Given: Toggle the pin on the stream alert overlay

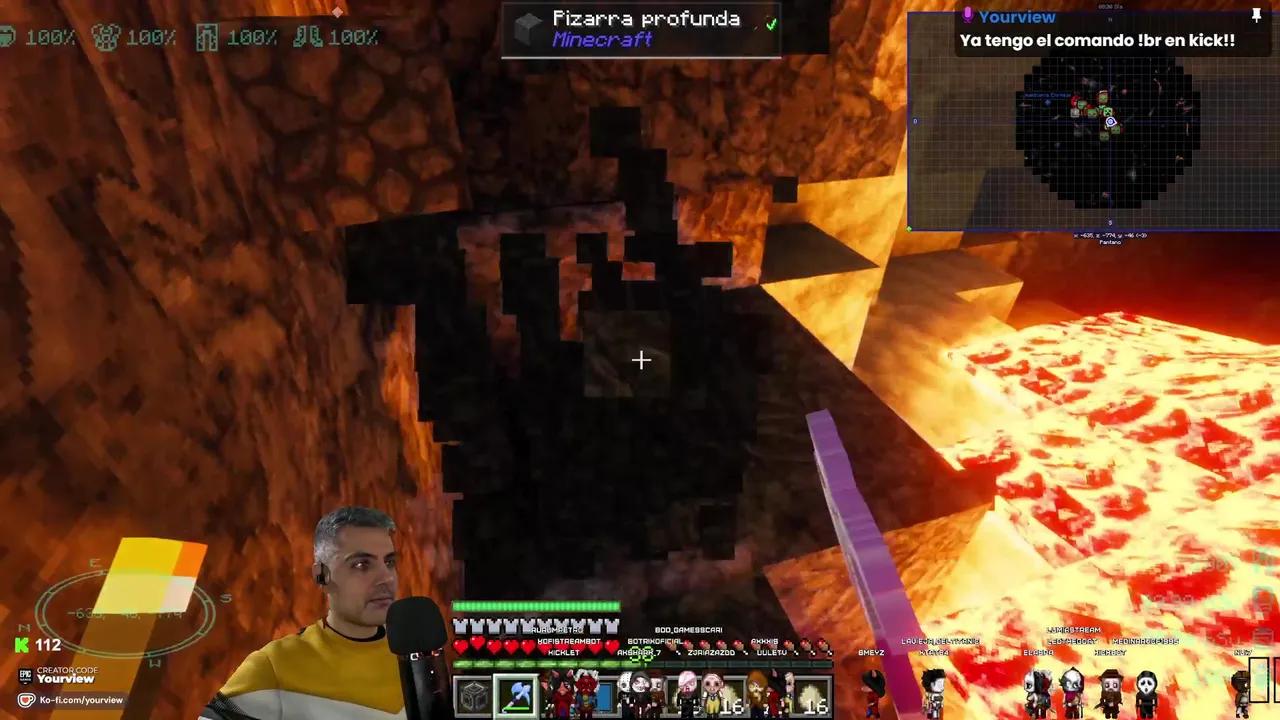Looking at the screenshot, I should tap(1256, 15).
